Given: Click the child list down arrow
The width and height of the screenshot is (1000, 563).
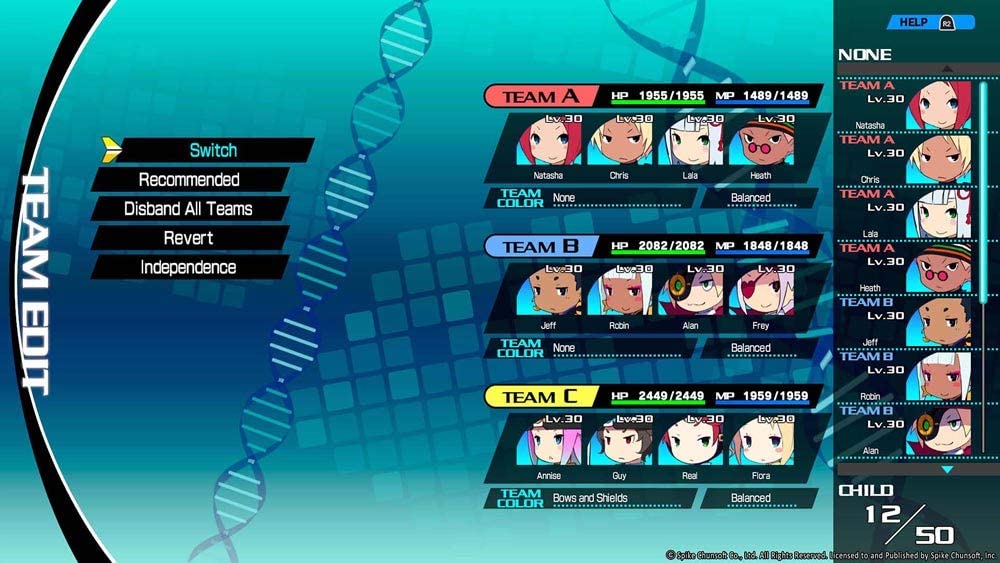Looking at the screenshot, I should 948,469.
